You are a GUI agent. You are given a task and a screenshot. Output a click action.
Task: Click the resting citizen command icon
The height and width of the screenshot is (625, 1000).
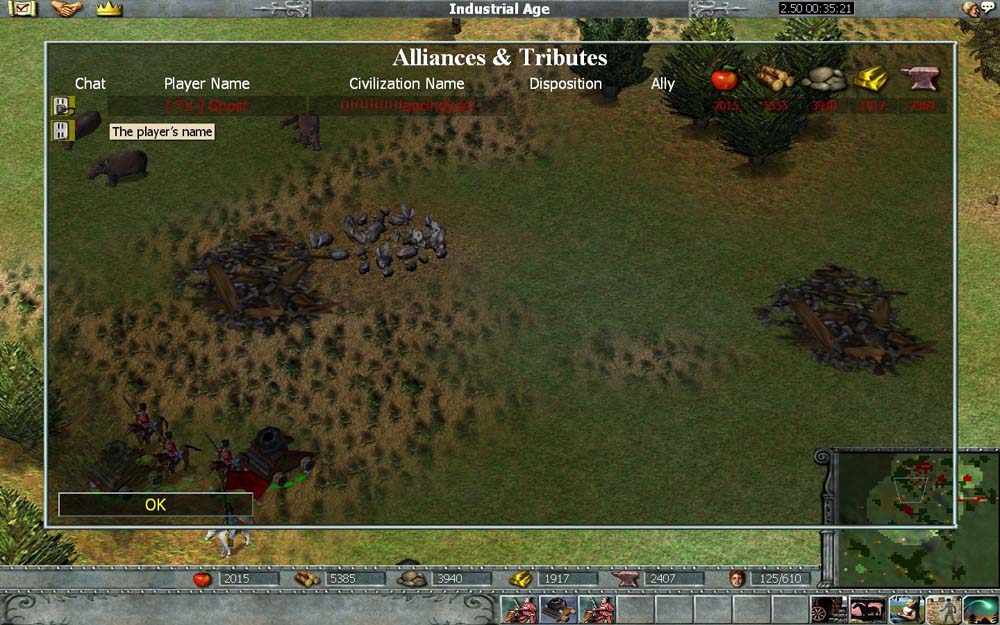click(x=905, y=610)
